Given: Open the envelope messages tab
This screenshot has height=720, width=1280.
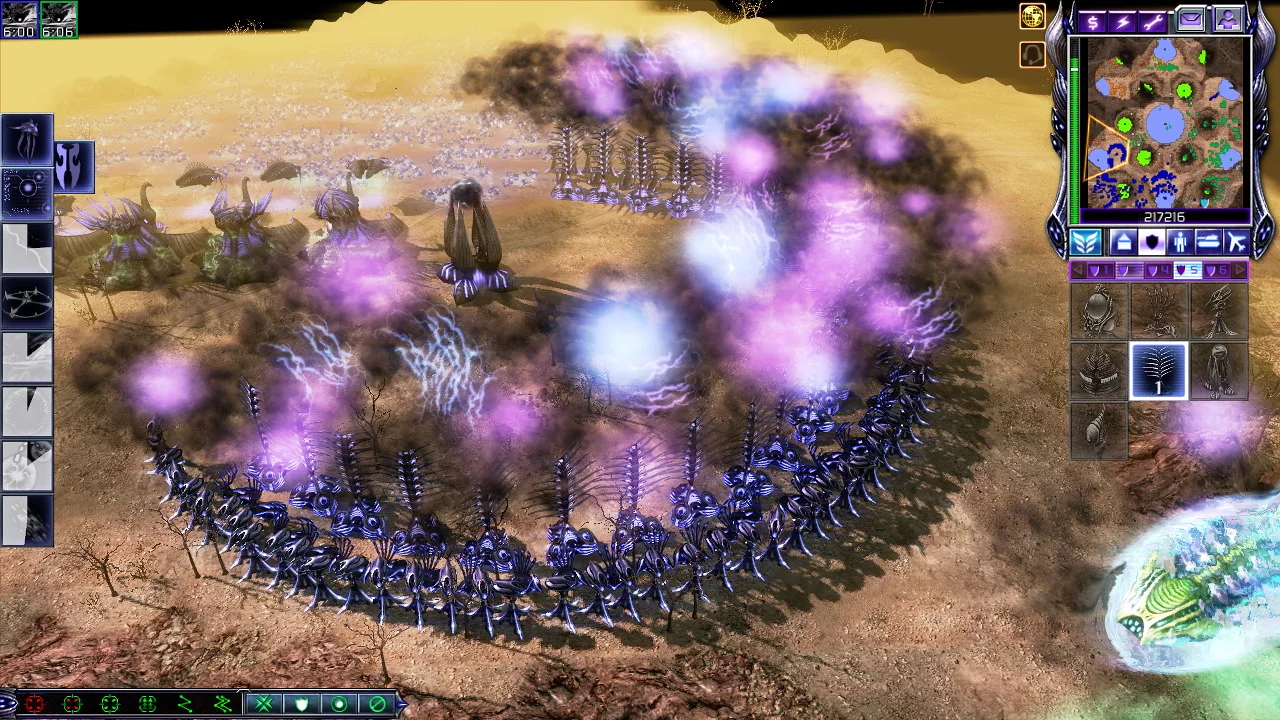Looking at the screenshot, I should point(1190,20).
